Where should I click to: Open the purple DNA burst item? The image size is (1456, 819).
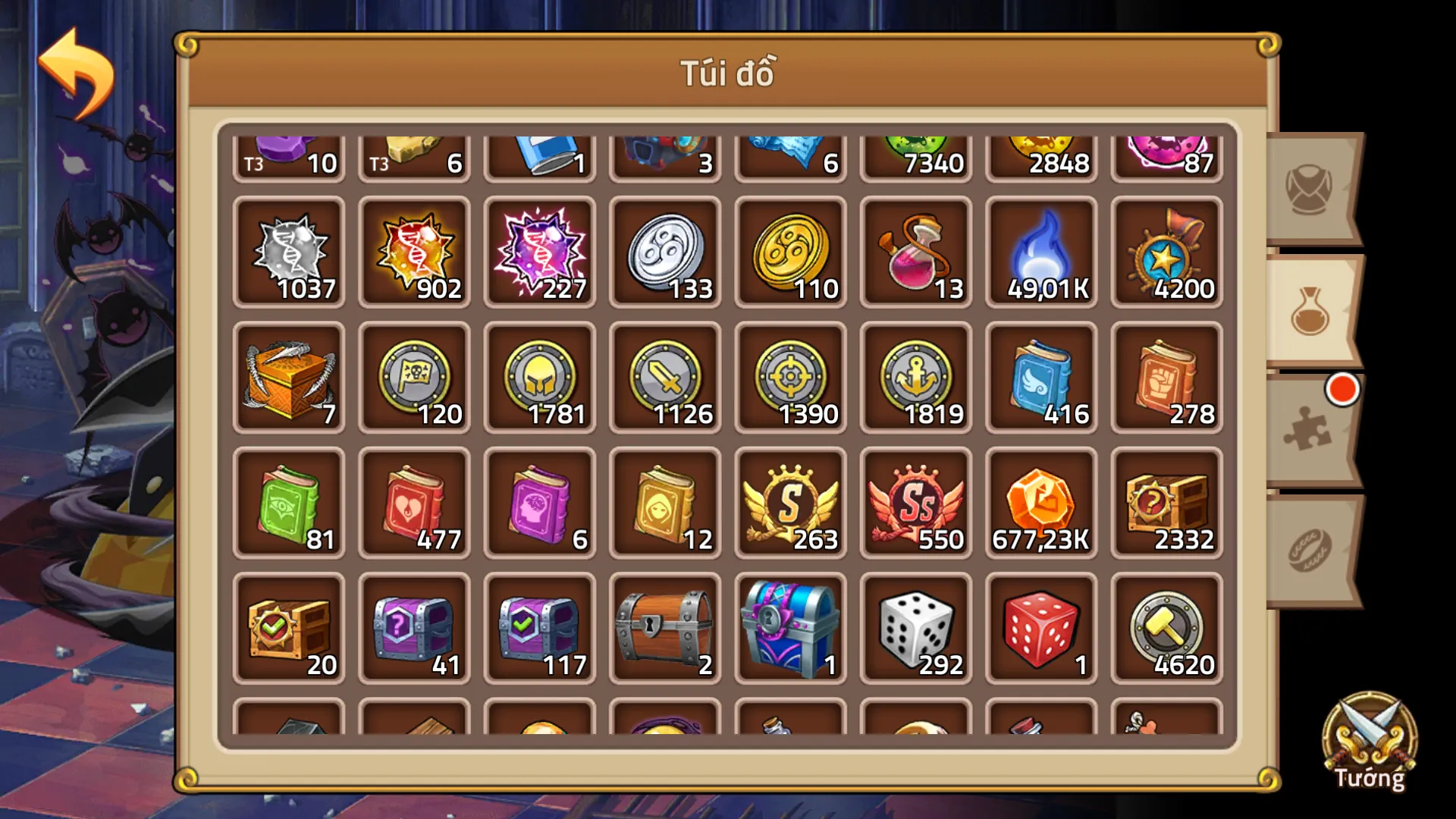click(540, 250)
